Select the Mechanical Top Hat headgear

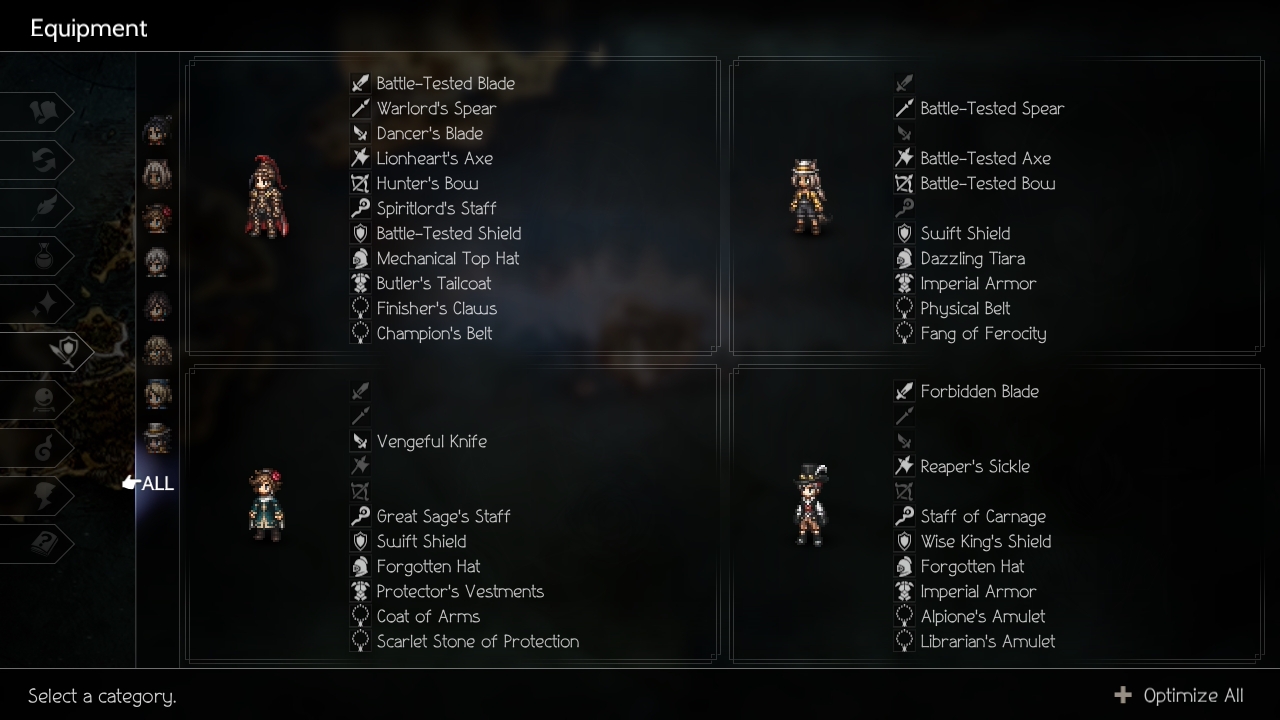click(x=447, y=259)
